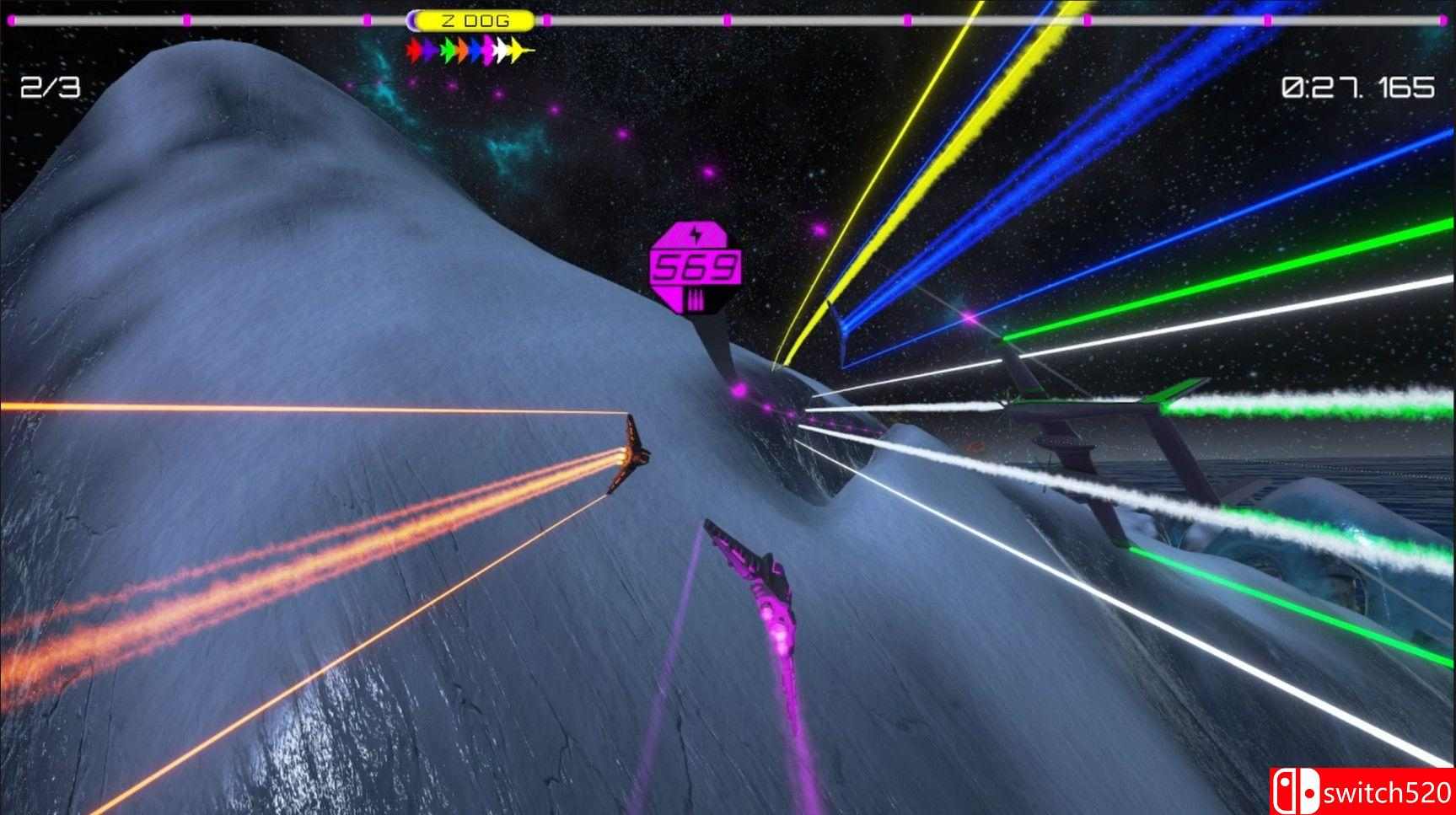Select the red ship icon below Z DOG
This screenshot has width=1456, height=815.
[414, 50]
